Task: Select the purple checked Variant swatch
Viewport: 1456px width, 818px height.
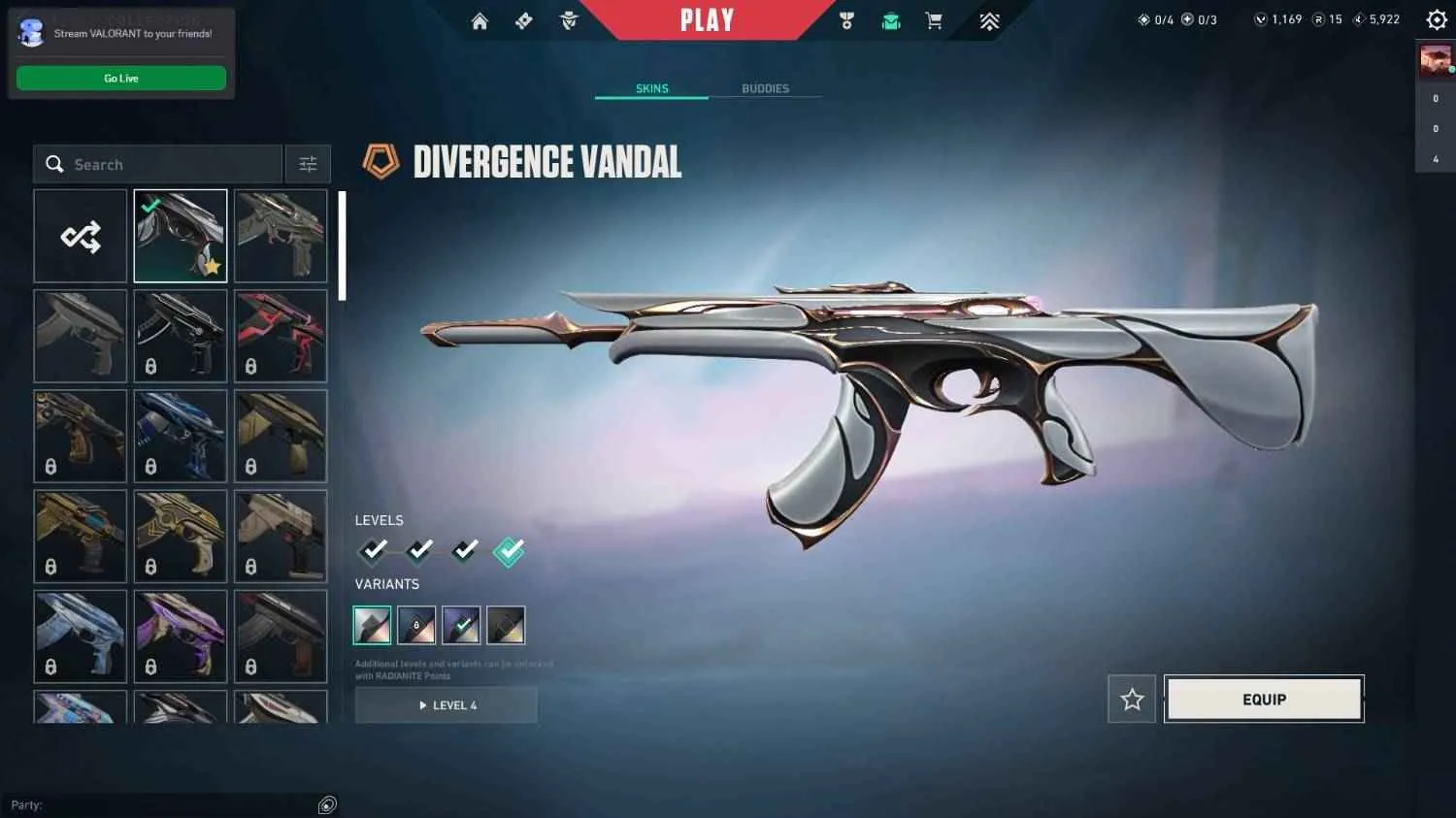Action: [461, 625]
